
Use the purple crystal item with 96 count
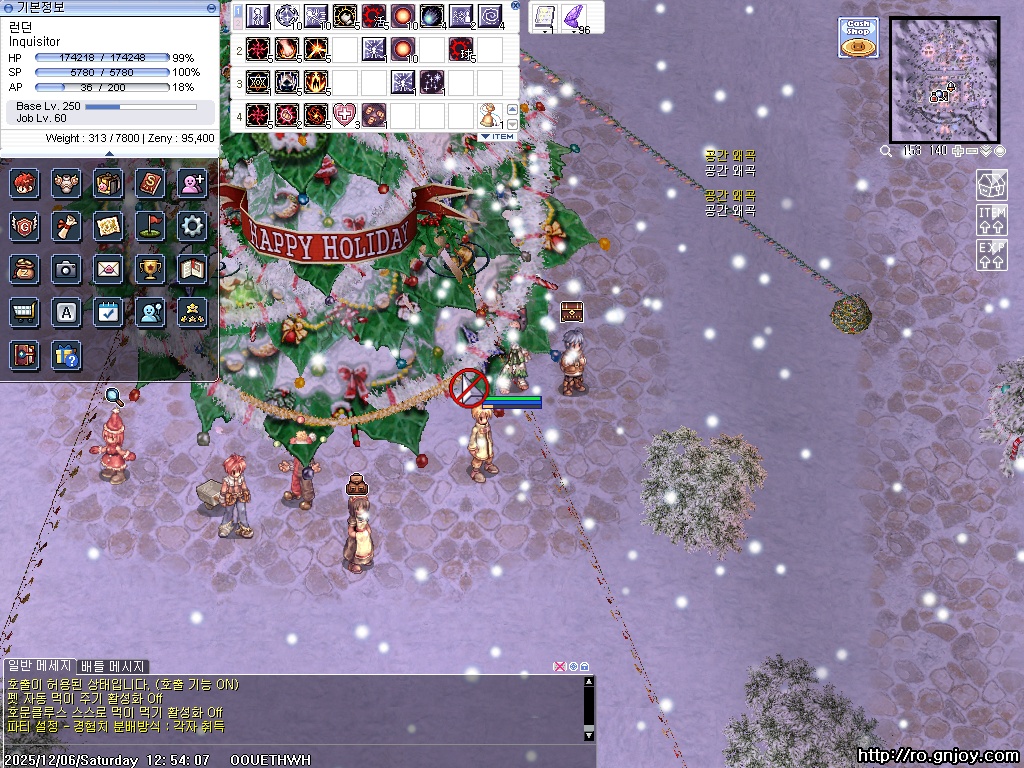click(x=574, y=17)
